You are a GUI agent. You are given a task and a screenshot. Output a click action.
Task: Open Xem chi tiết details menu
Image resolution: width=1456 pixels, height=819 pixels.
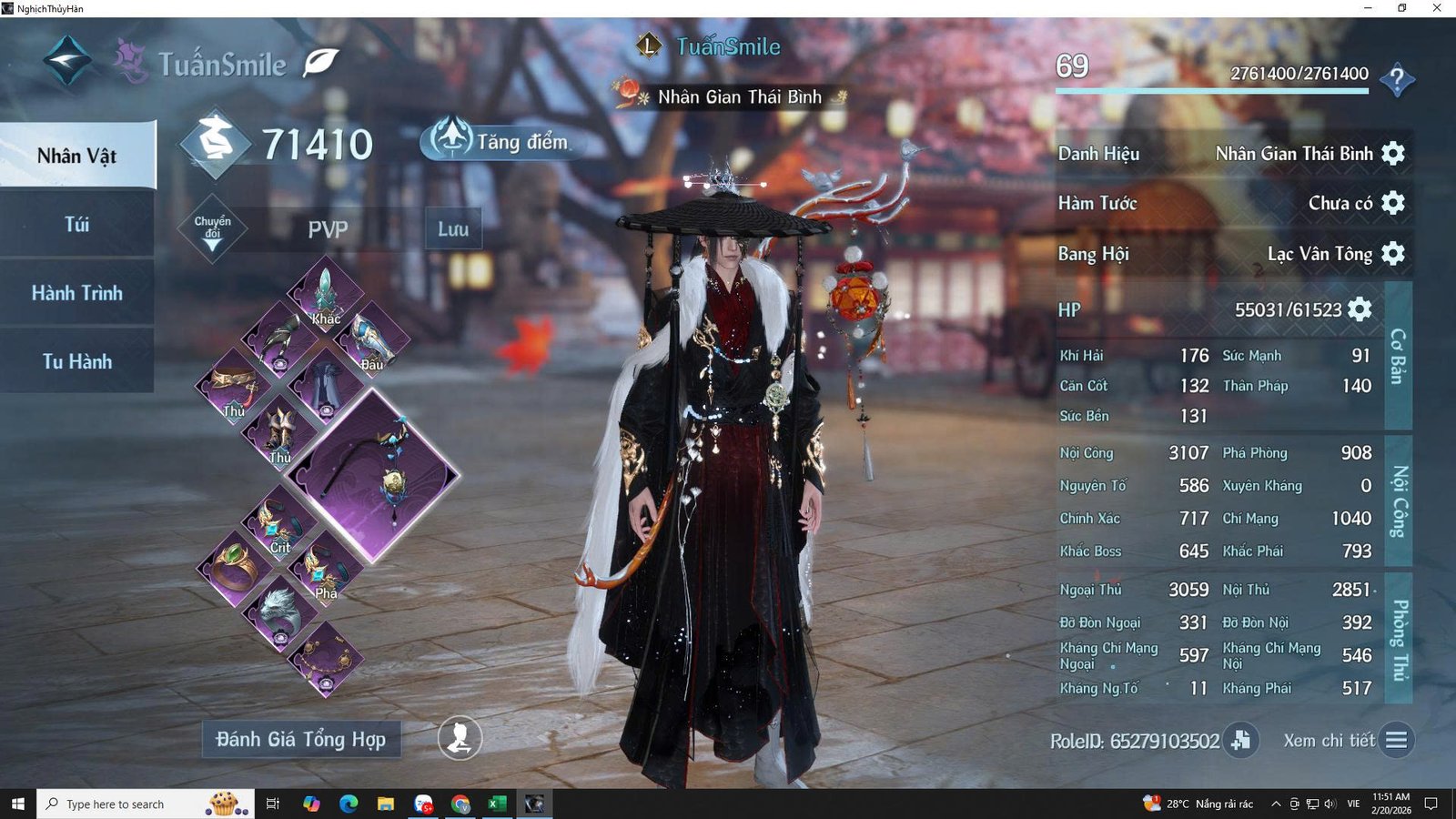1396,740
